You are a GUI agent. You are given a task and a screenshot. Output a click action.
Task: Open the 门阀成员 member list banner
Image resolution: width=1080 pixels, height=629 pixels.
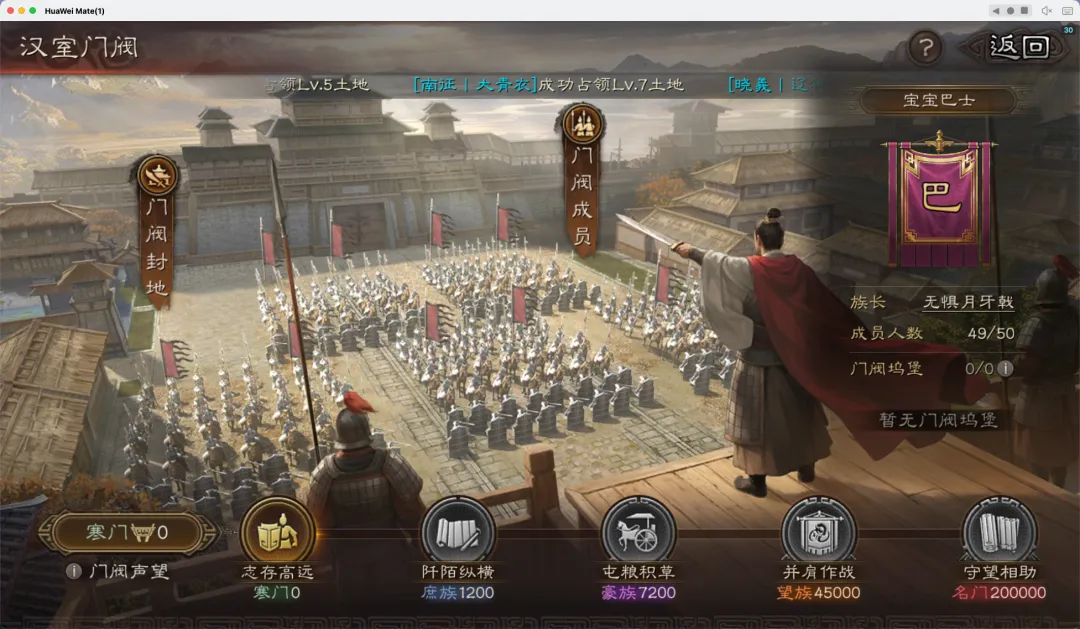tap(580, 180)
